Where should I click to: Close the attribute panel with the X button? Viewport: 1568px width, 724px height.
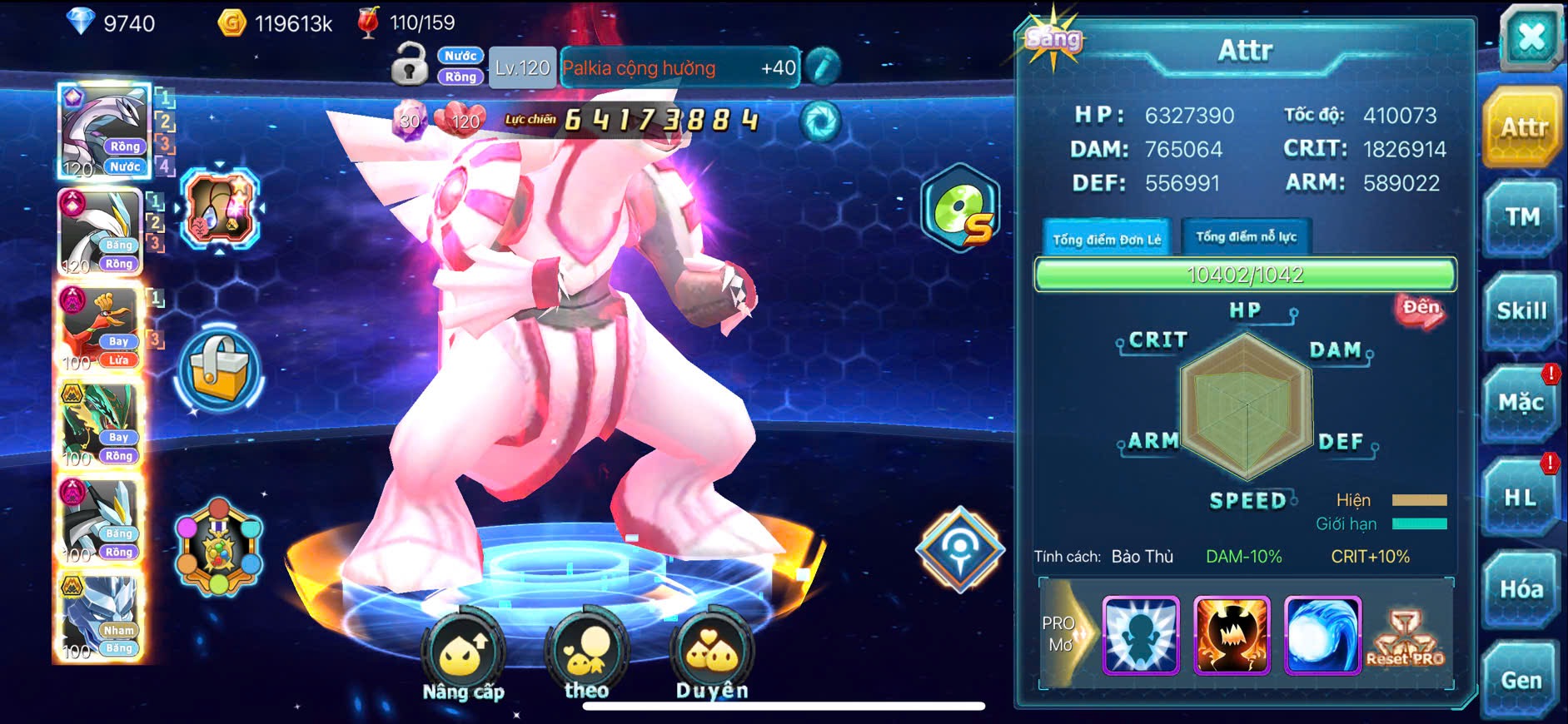(1531, 38)
